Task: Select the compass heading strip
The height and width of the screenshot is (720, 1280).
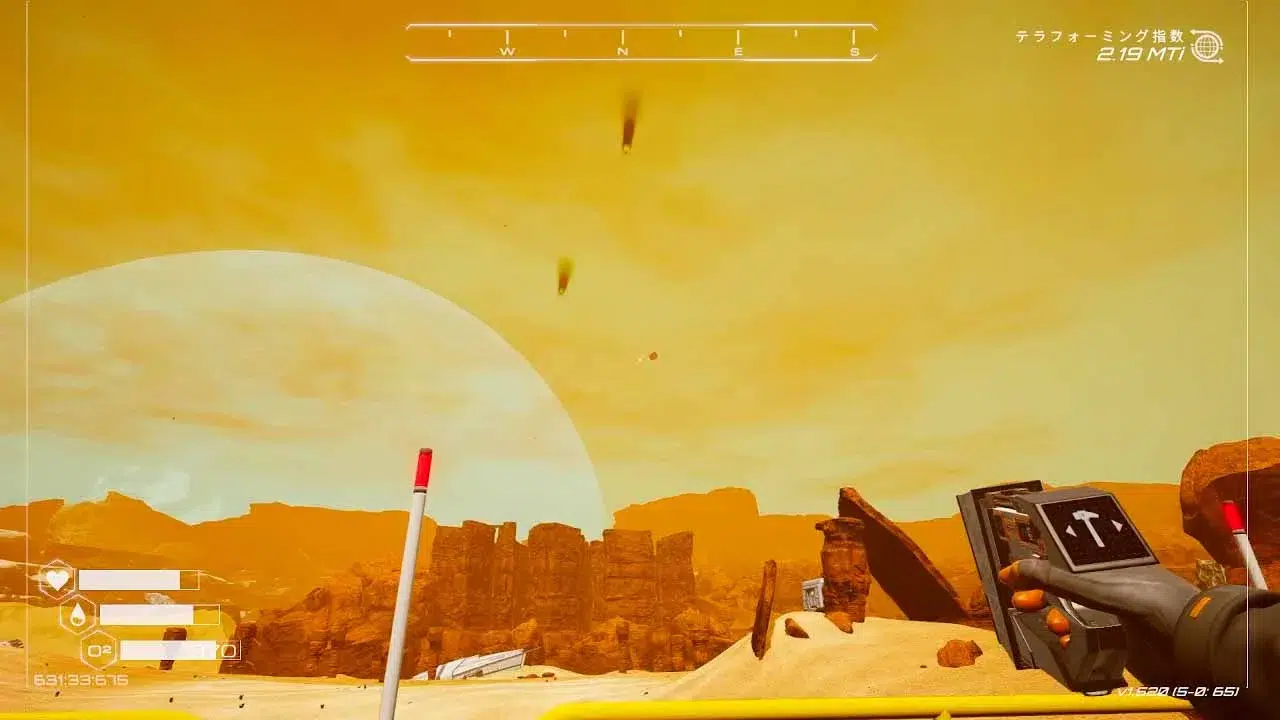Action: click(x=641, y=43)
